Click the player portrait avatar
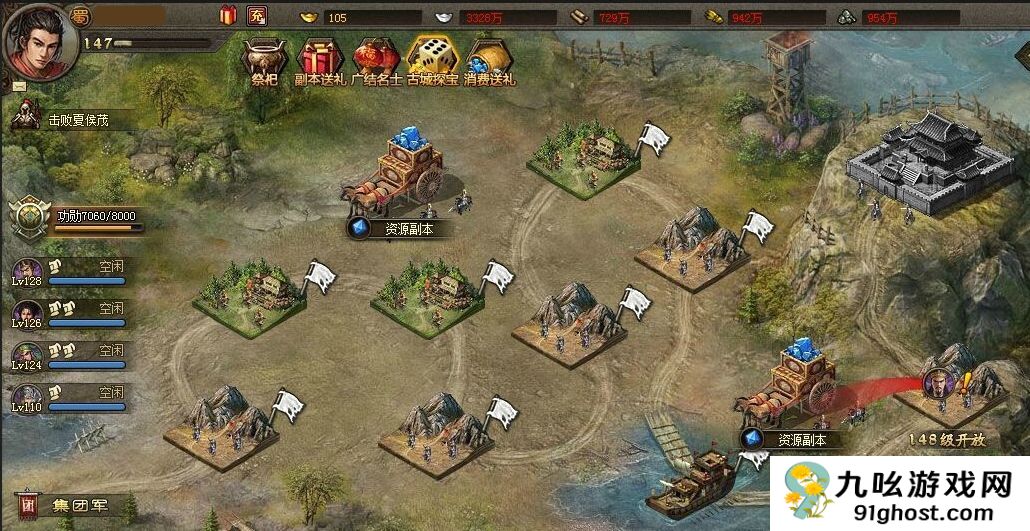Screen dimensions: 1030x531 tap(34, 38)
